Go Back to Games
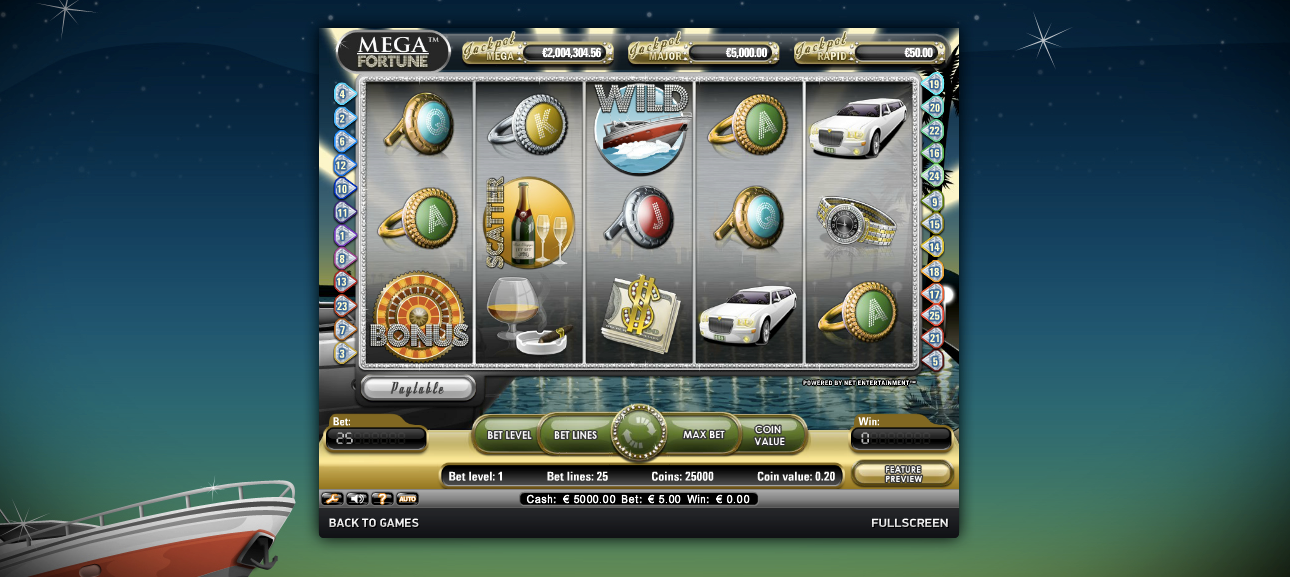The height and width of the screenshot is (577, 1290). [x=374, y=523]
